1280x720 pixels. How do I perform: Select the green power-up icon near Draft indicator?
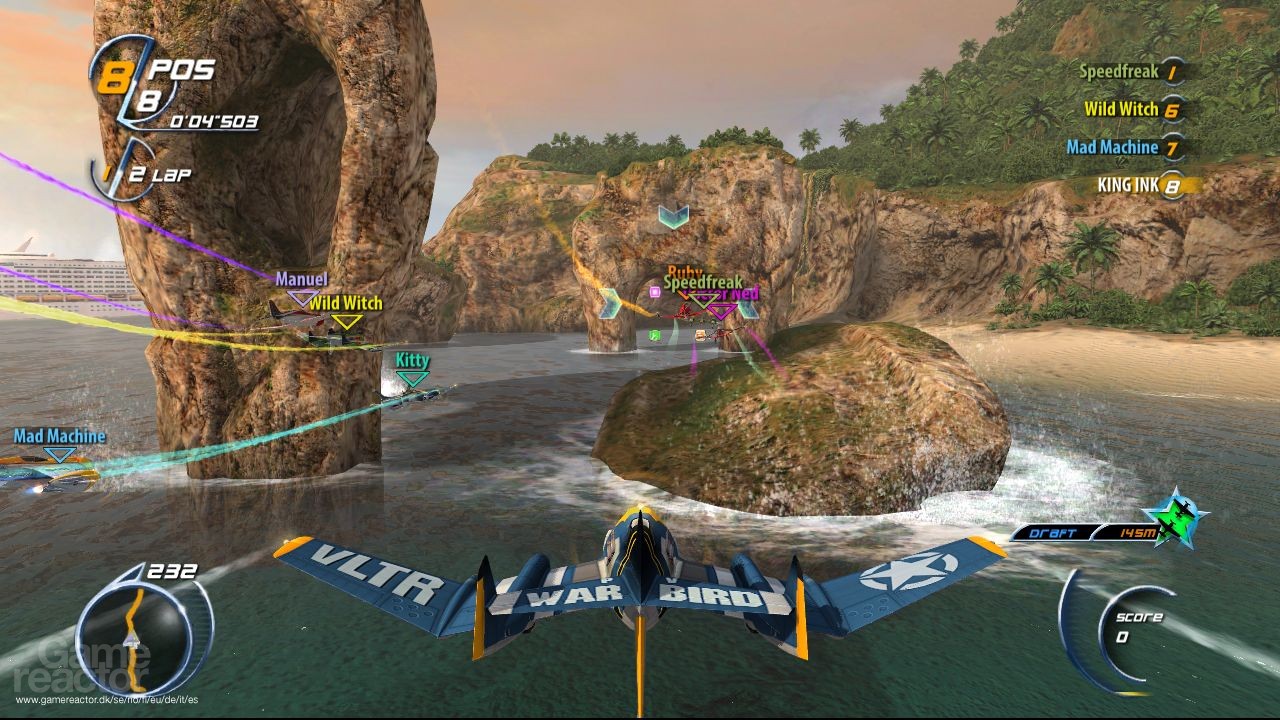tap(1172, 519)
